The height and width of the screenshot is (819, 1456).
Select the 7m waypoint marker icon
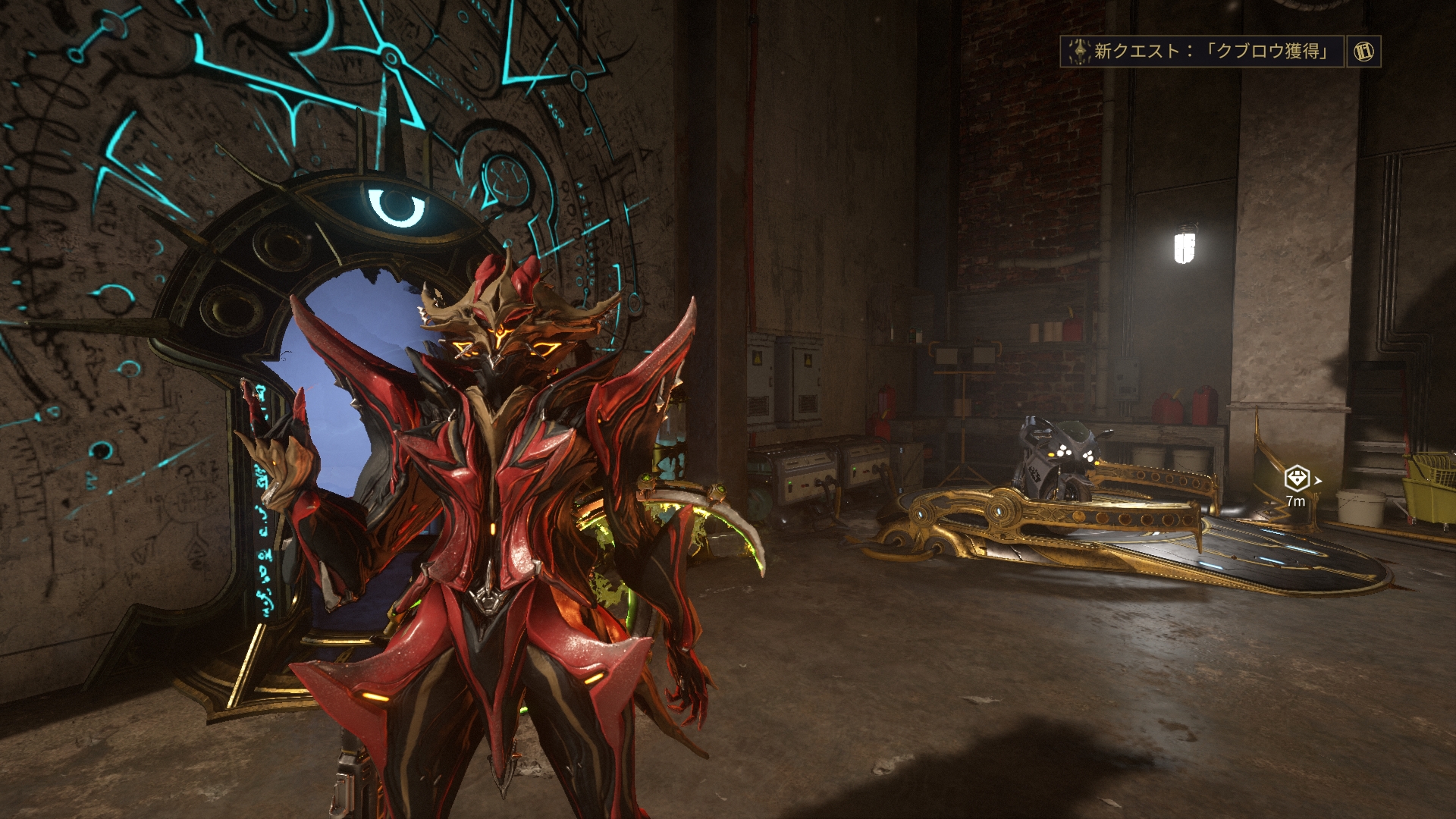tap(1297, 479)
